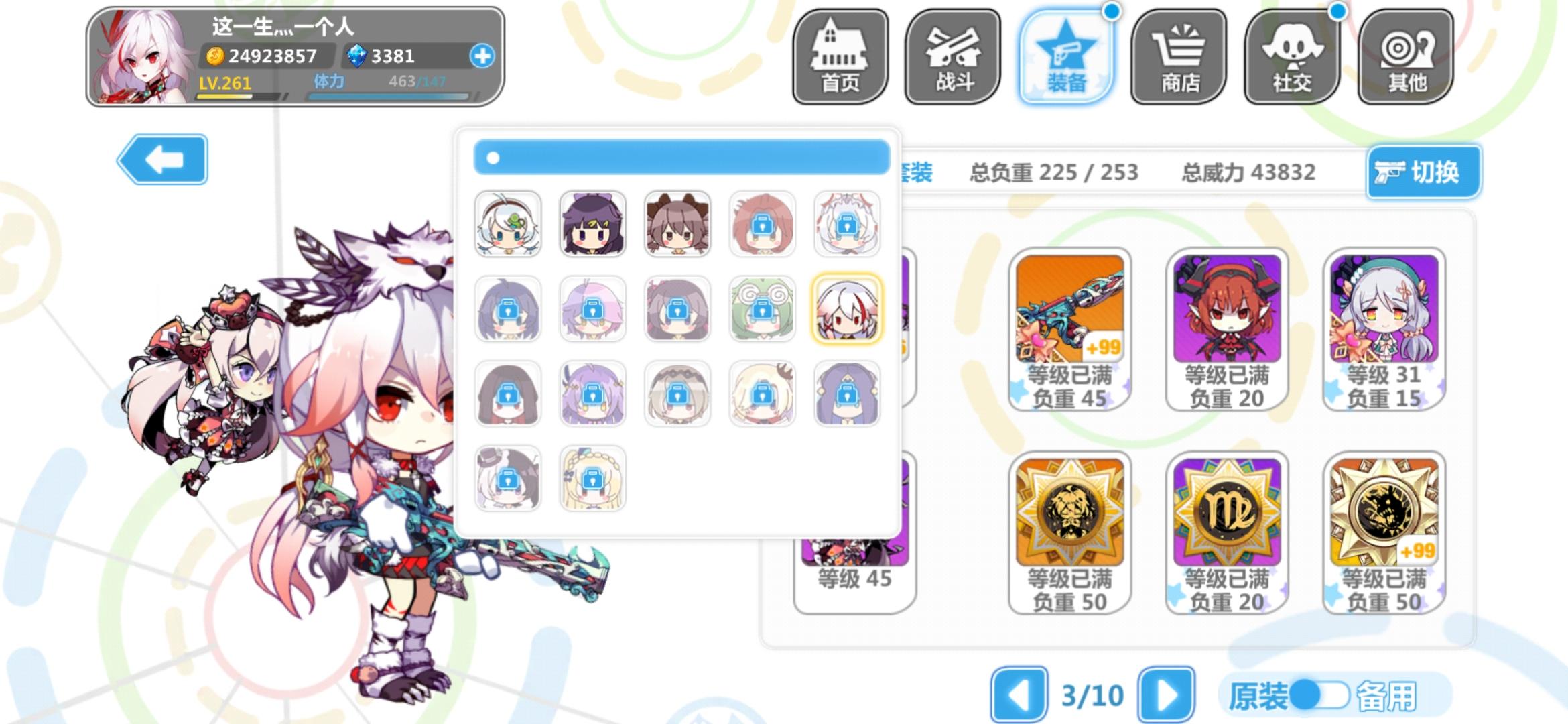Open the 首页 home tab icon
Viewport: 1568px width, 724px height.
point(840,57)
